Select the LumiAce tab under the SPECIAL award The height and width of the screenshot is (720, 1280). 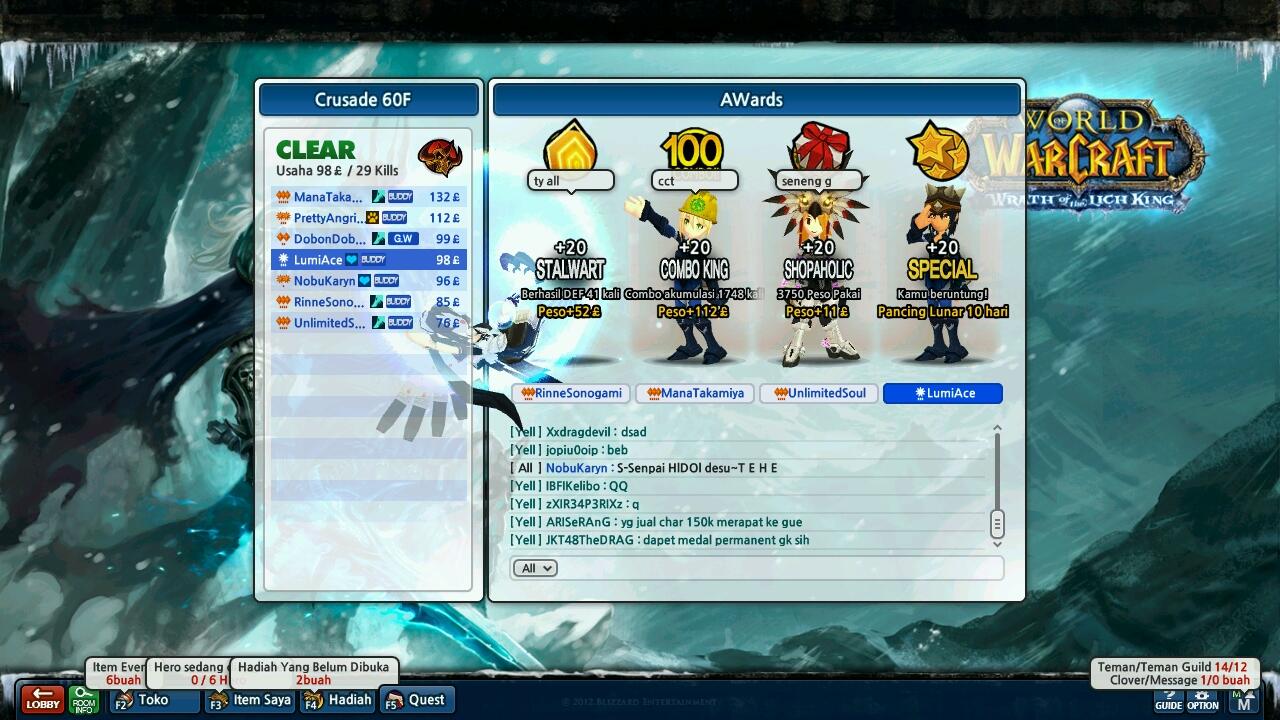click(941, 393)
